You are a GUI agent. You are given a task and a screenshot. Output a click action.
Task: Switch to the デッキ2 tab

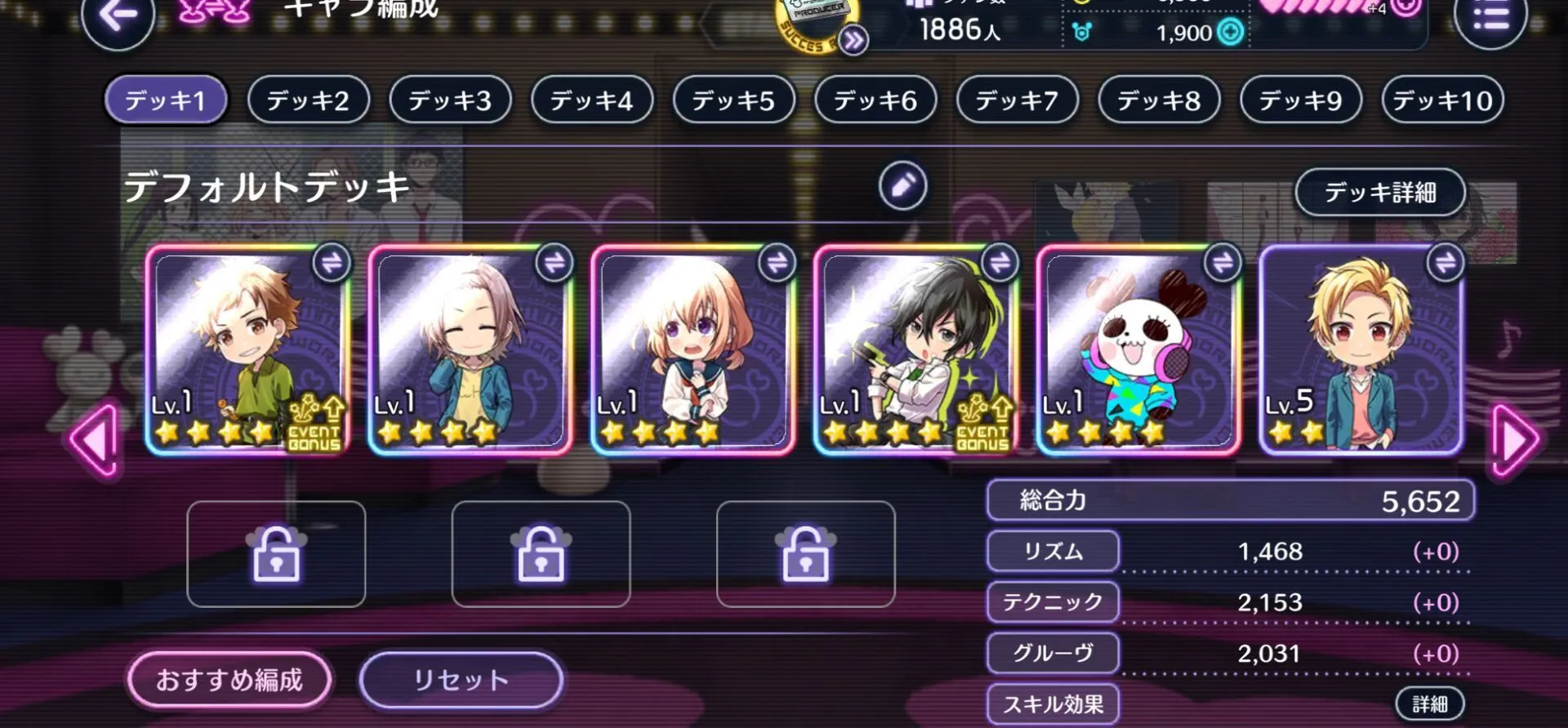point(308,100)
